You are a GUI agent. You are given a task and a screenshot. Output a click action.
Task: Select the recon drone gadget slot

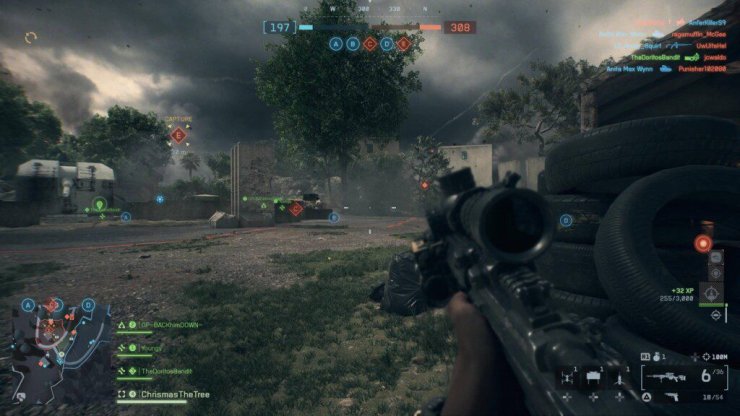(567, 378)
